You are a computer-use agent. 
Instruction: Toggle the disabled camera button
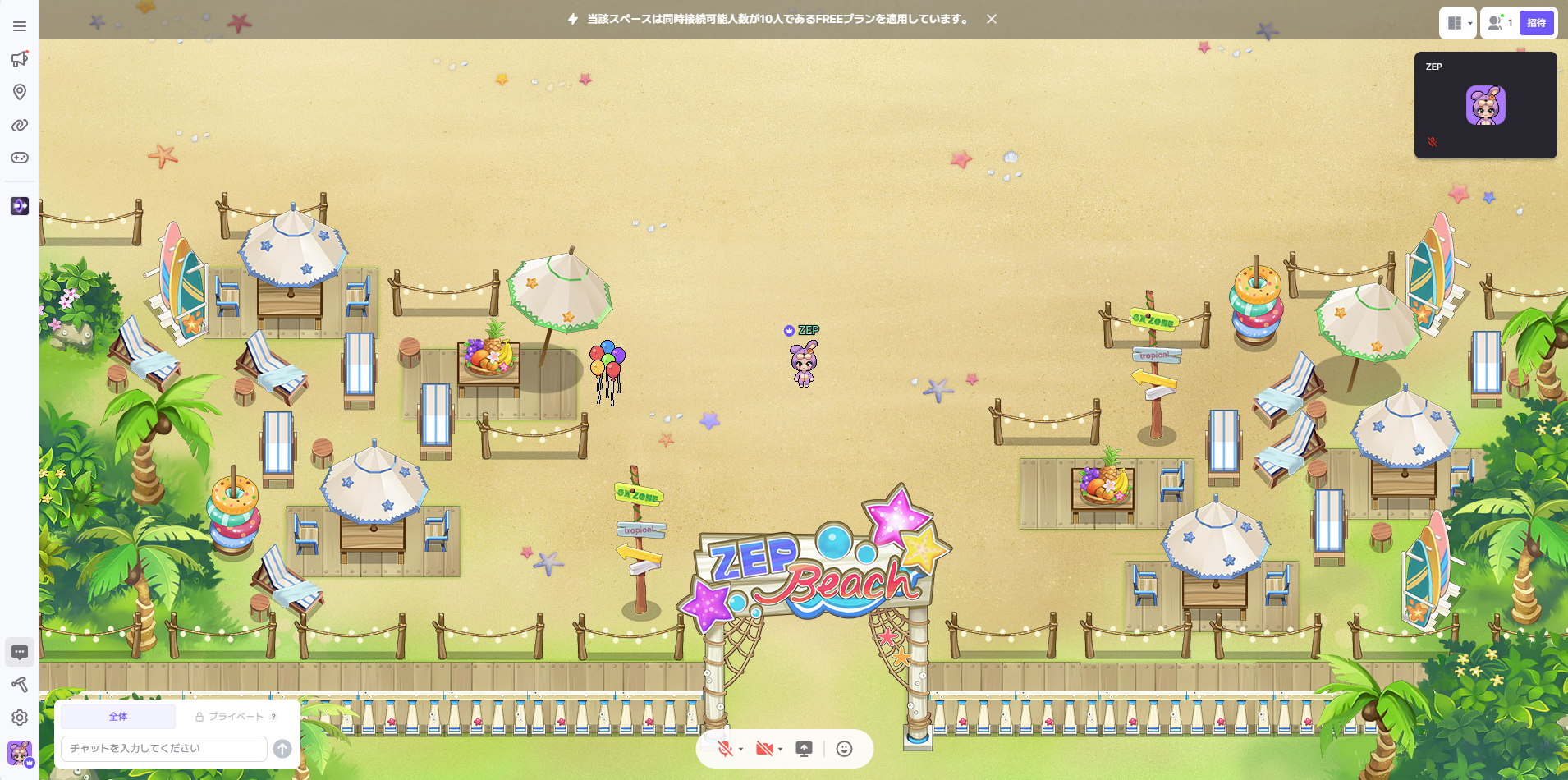click(x=764, y=749)
